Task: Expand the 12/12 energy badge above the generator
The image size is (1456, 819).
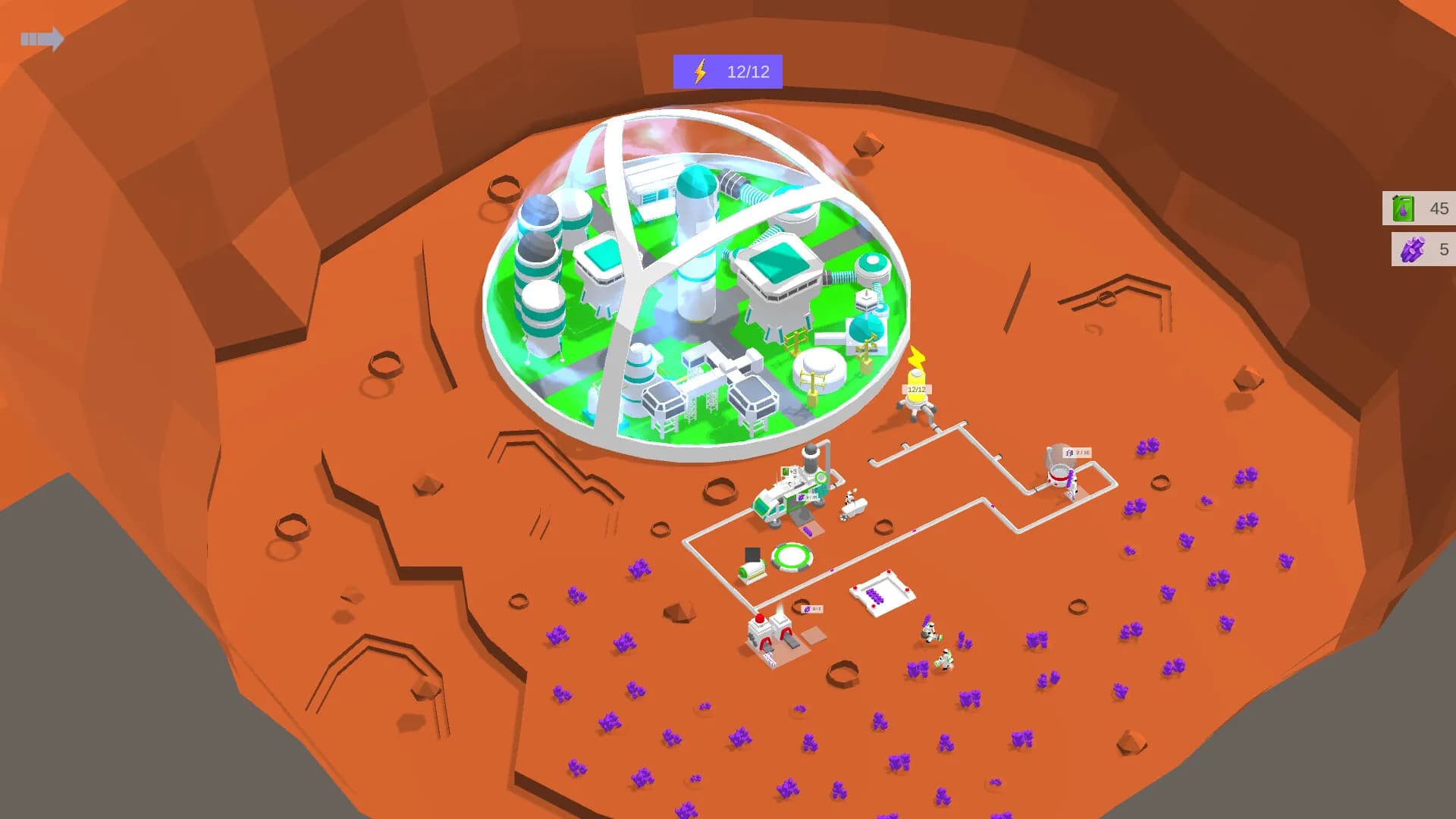Action: (918, 389)
